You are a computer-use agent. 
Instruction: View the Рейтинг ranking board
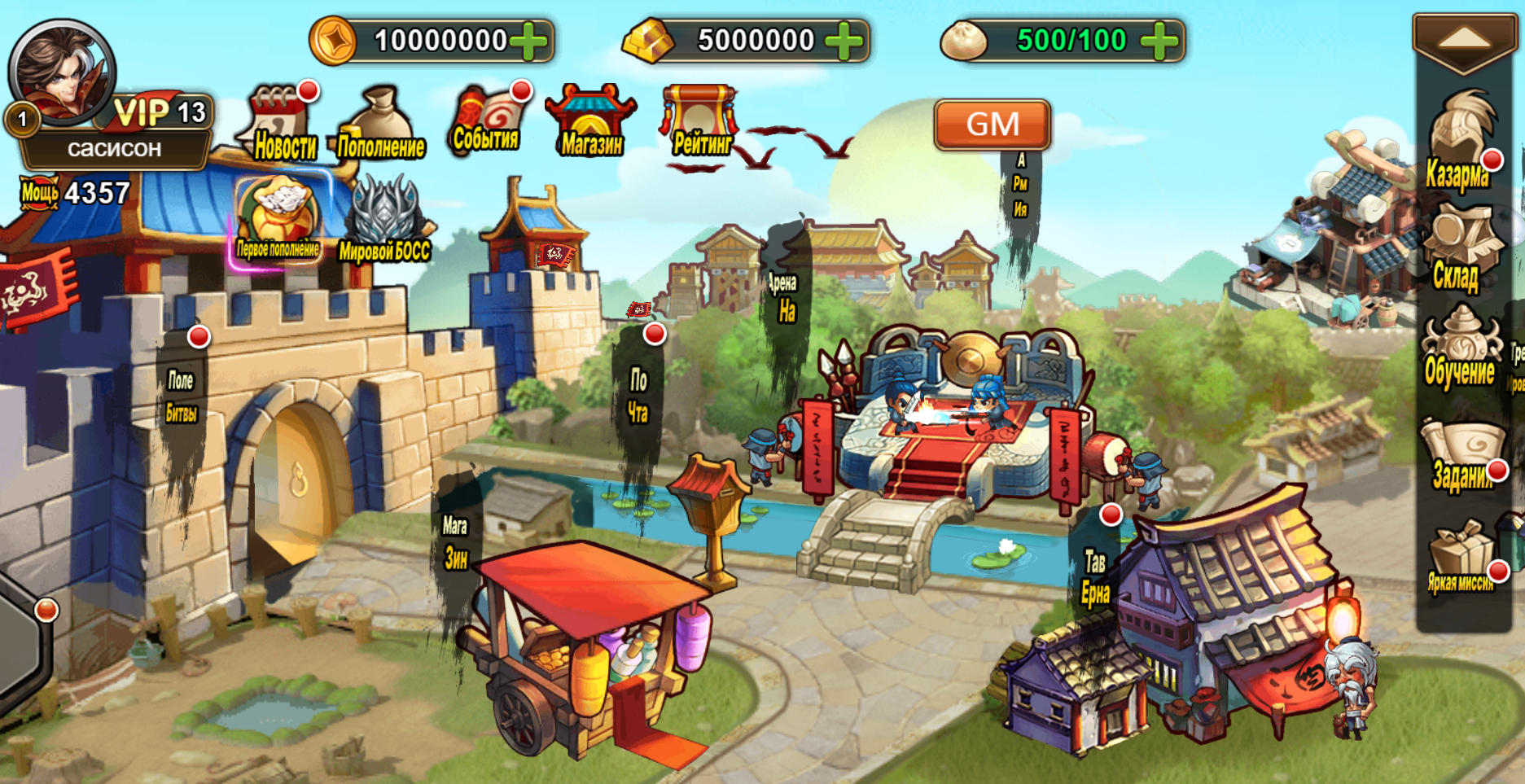coord(701,120)
